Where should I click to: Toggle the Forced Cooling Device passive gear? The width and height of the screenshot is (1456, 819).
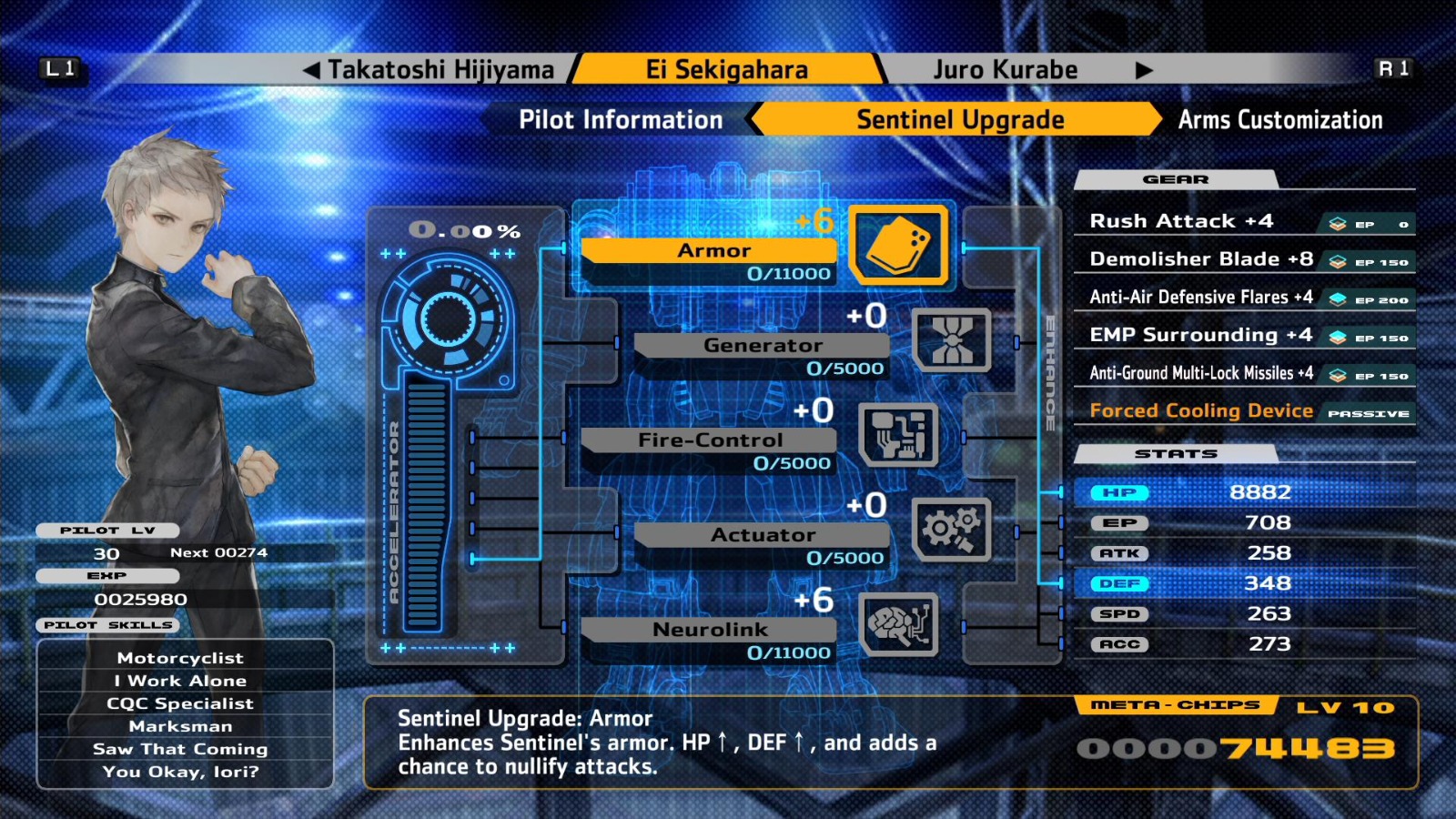pos(1201,410)
